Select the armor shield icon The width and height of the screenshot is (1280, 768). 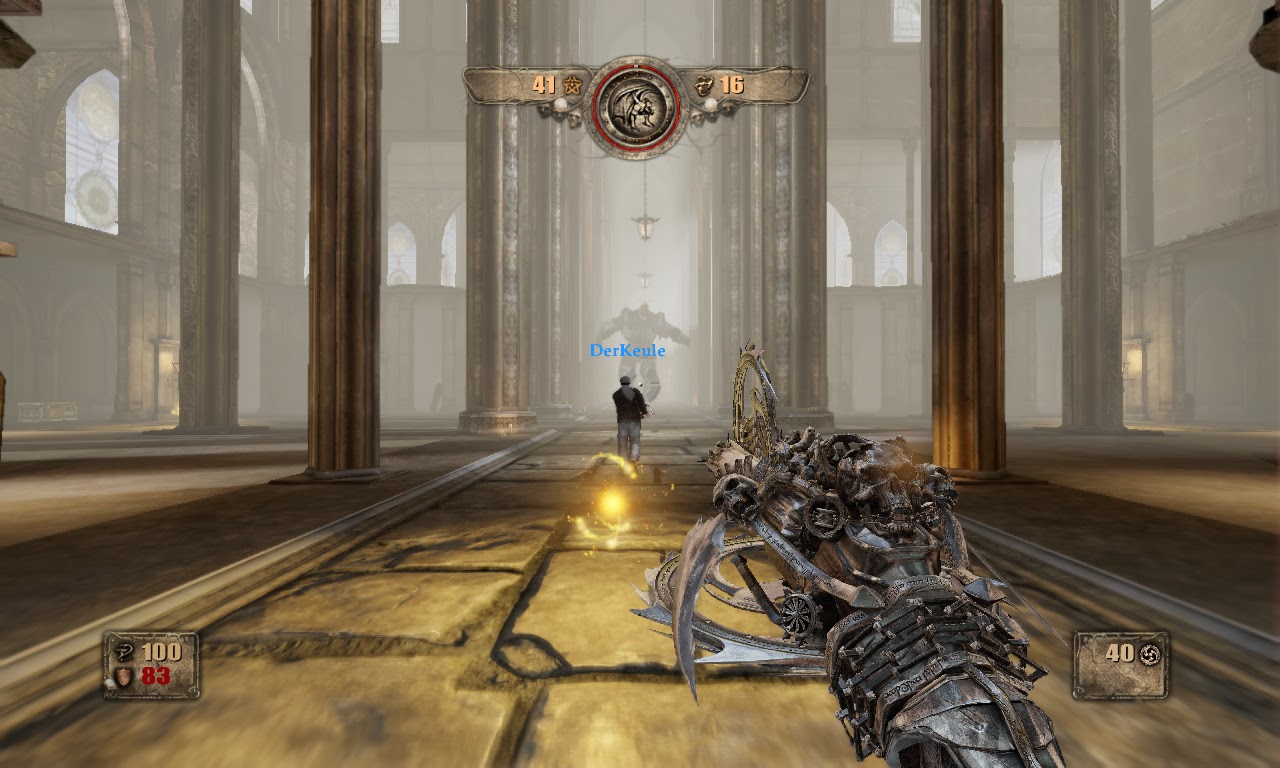pos(123,677)
